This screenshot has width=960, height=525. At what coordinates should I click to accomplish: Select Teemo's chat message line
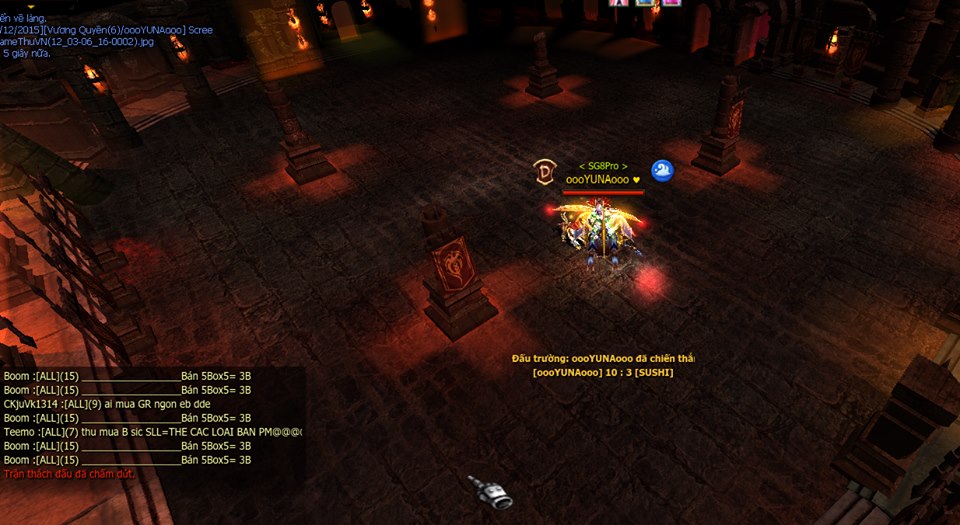click(x=152, y=432)
